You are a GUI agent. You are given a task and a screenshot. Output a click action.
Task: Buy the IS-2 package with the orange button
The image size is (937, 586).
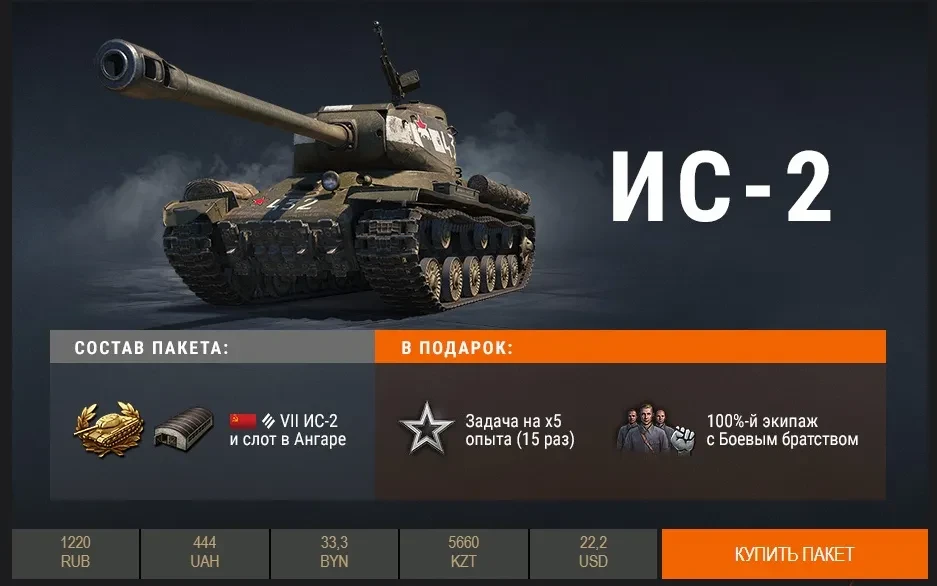(x=794, y=553)
